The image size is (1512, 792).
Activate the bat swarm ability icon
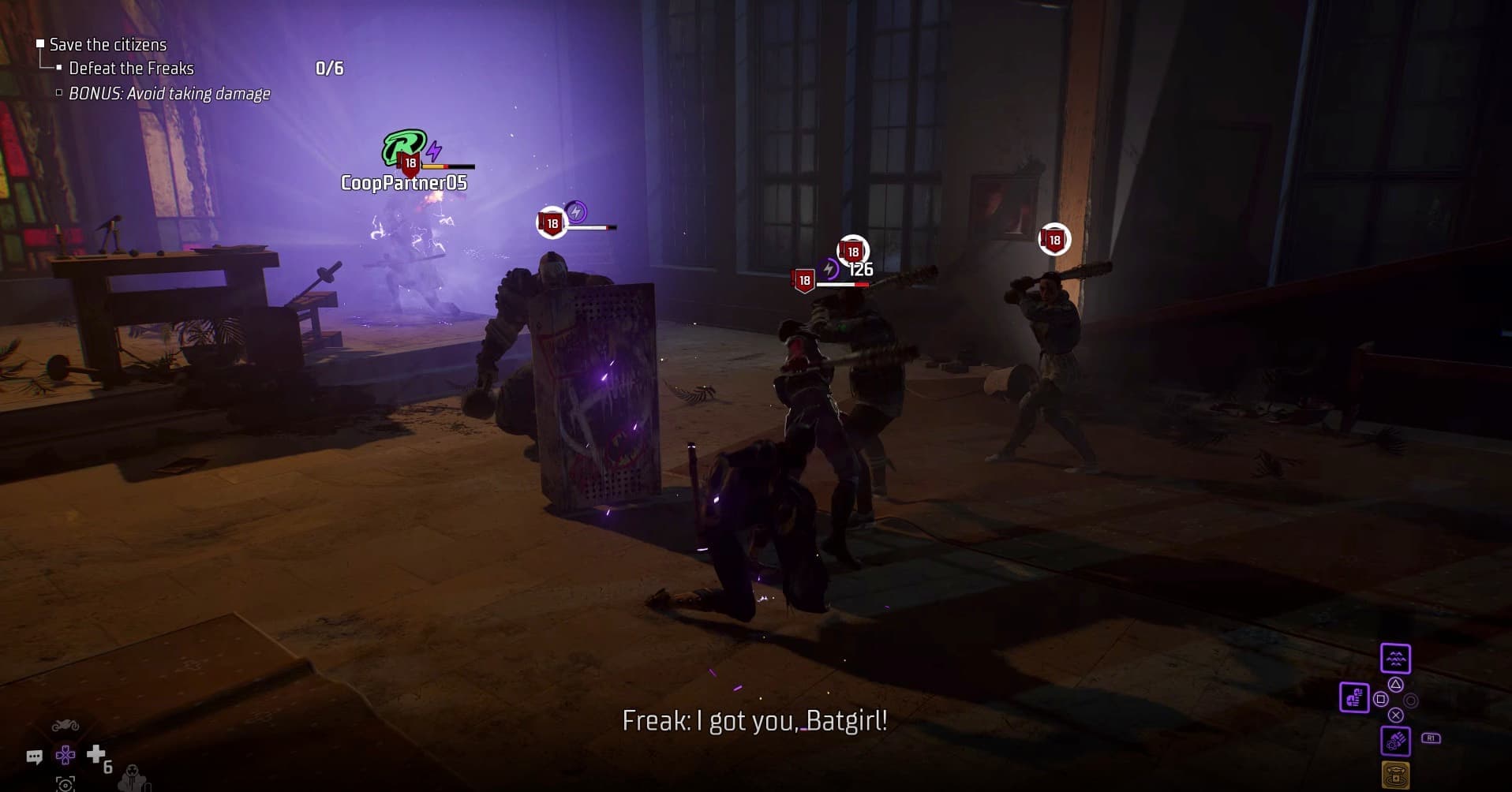(1395, 659)
